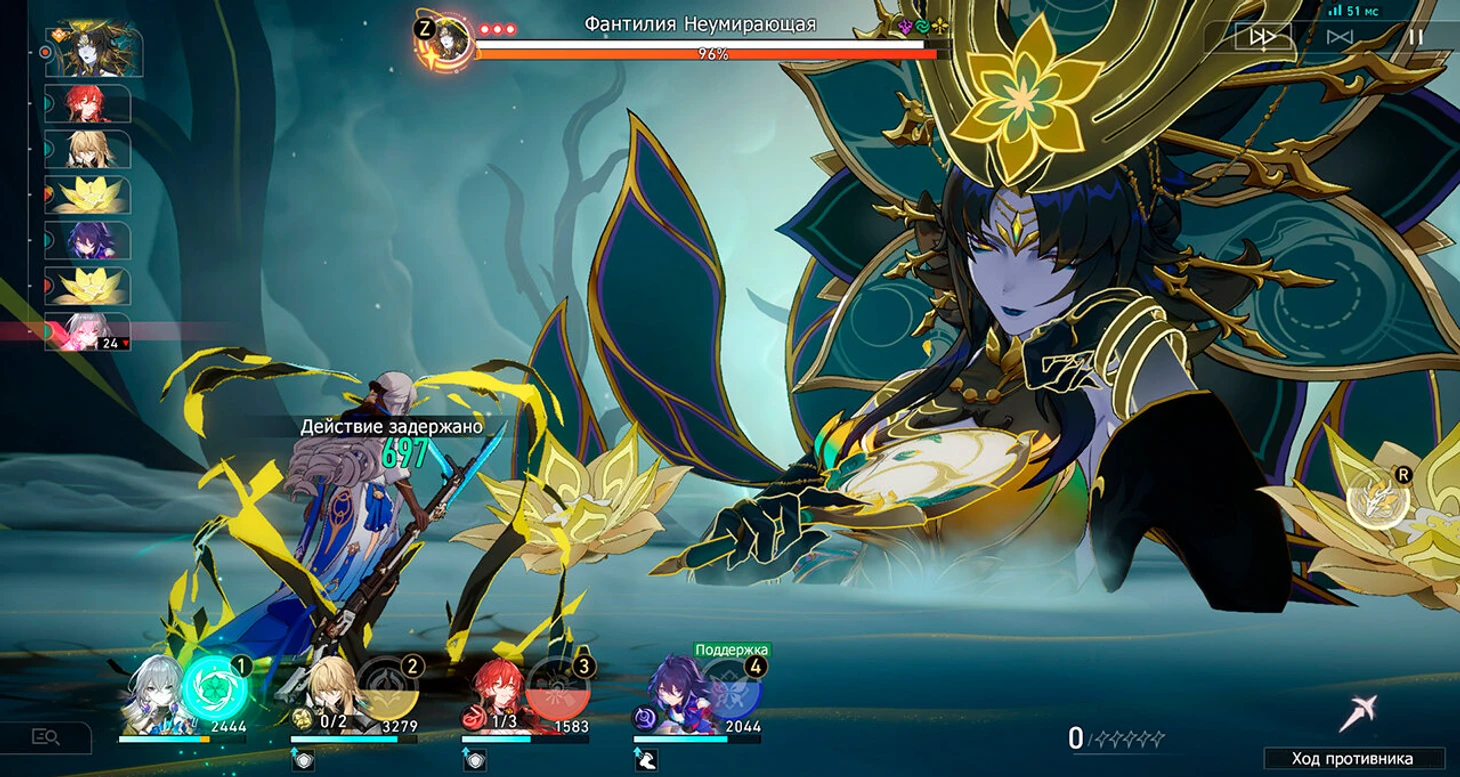Click the purple-haired portrait in the turn order
The width and height of the screenshot is (1460, 777).
tap(88, 241)
